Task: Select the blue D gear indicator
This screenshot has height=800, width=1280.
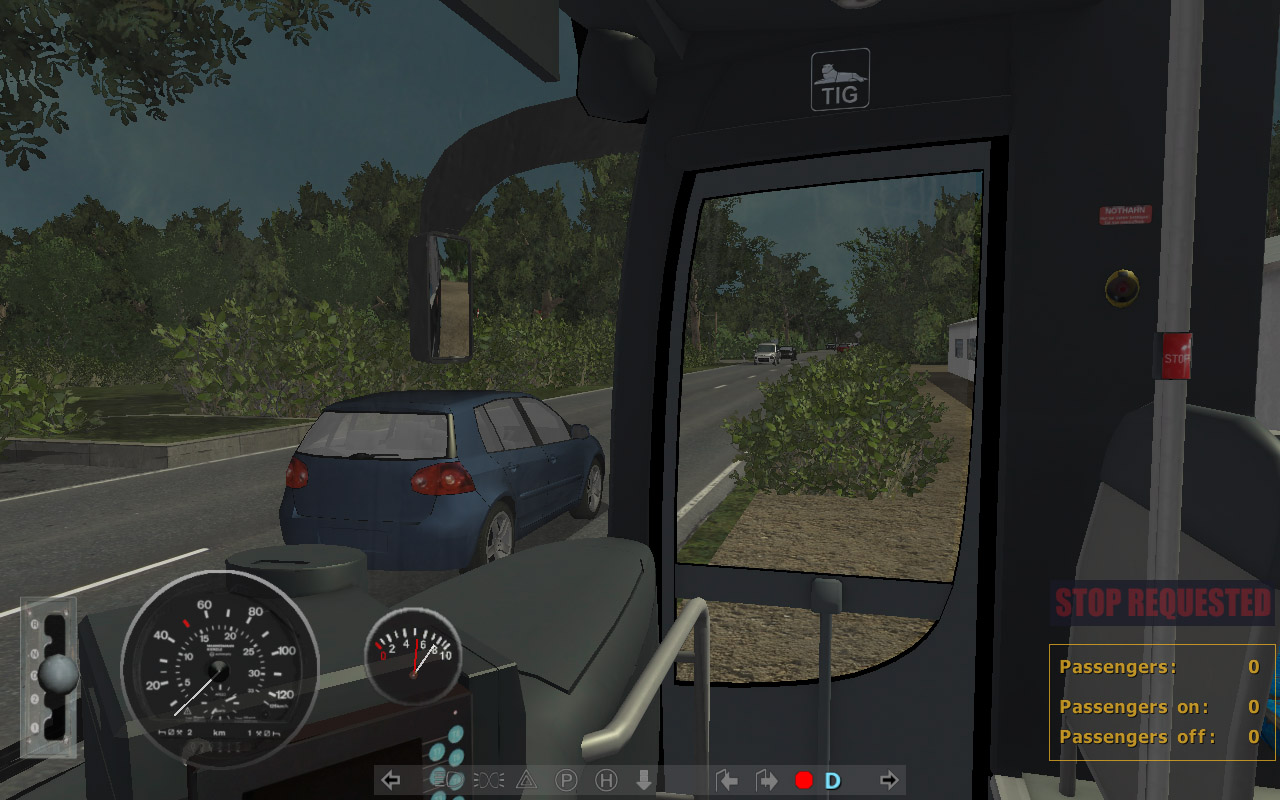Action: click(832, 780)
